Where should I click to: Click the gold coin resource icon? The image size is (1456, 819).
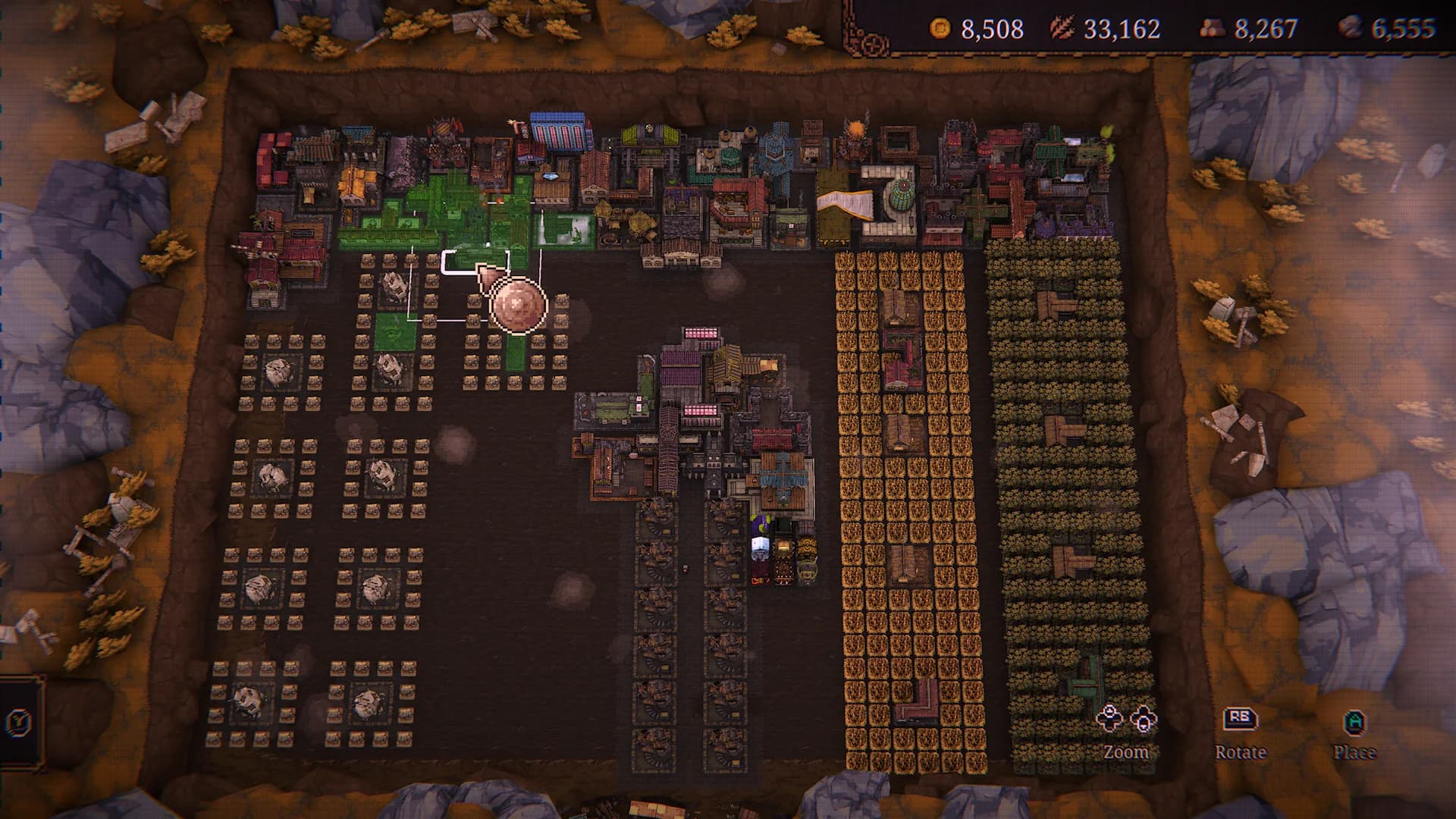(x=940, y=27)
